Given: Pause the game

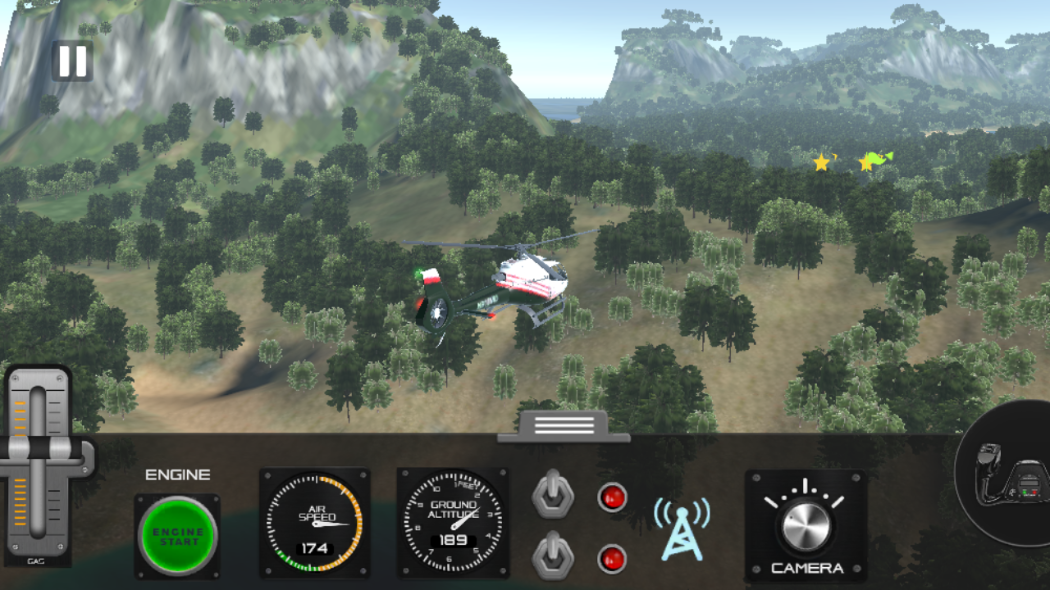Looking at the screenshot, I should 72,62.
